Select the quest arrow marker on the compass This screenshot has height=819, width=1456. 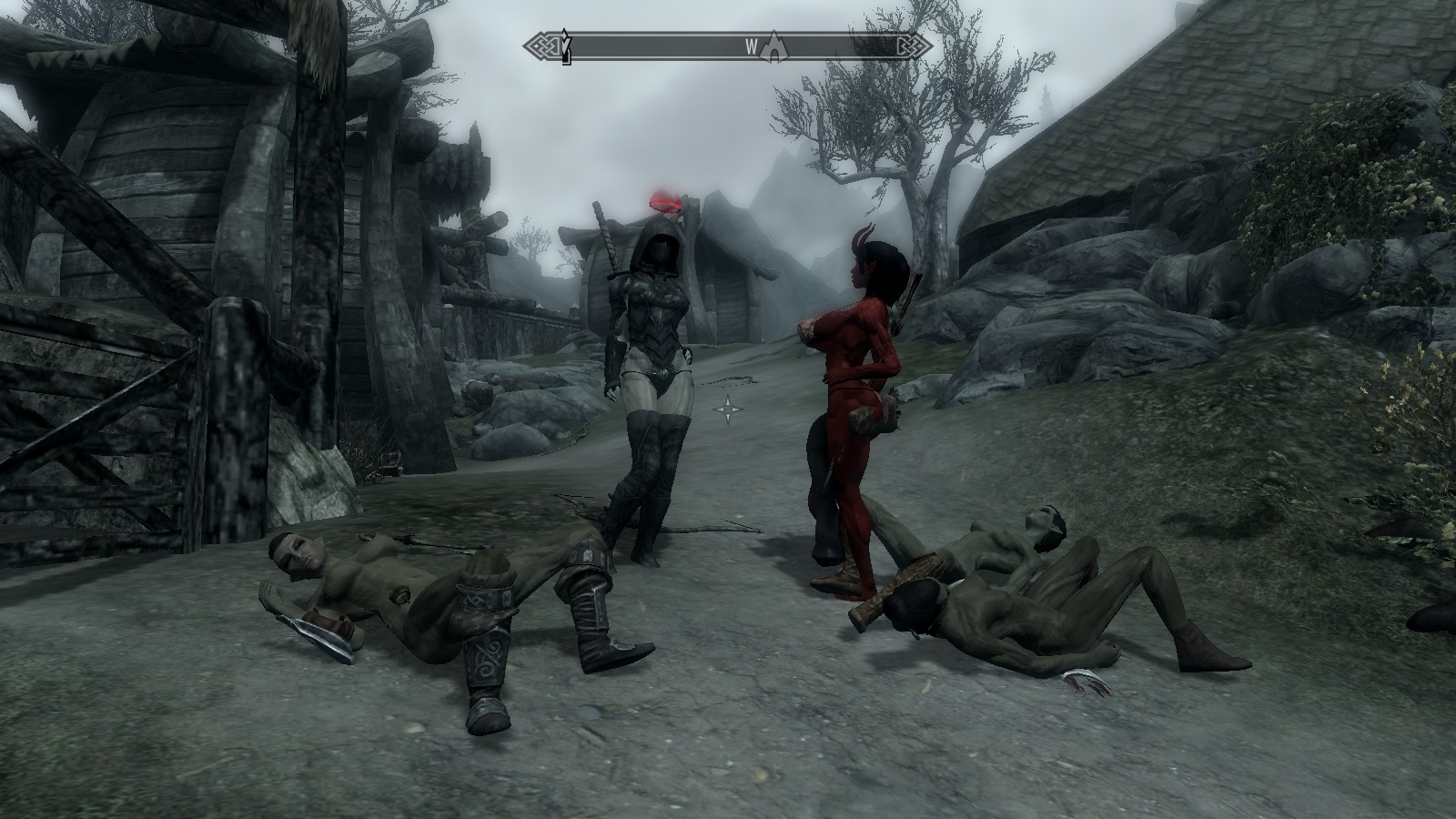(565, 45)
